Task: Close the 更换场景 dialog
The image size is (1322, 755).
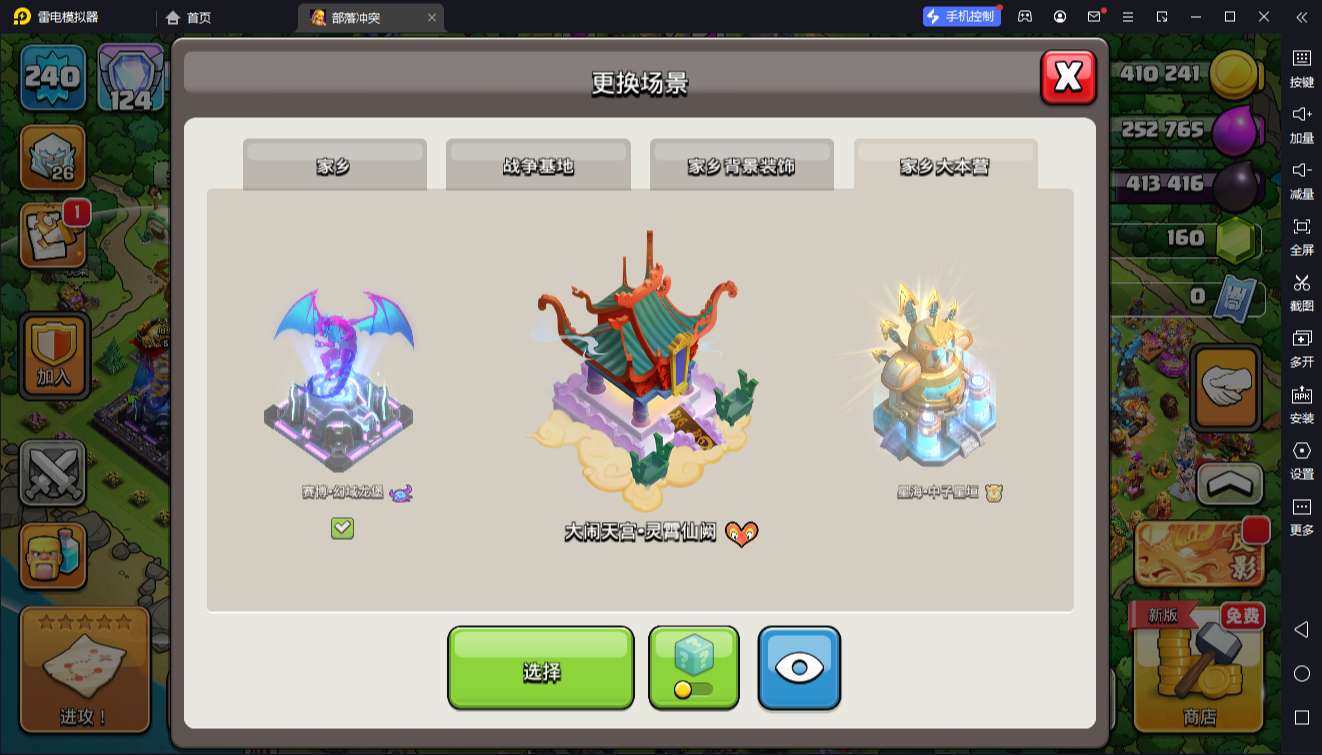Action: [x=1068, y=77]
